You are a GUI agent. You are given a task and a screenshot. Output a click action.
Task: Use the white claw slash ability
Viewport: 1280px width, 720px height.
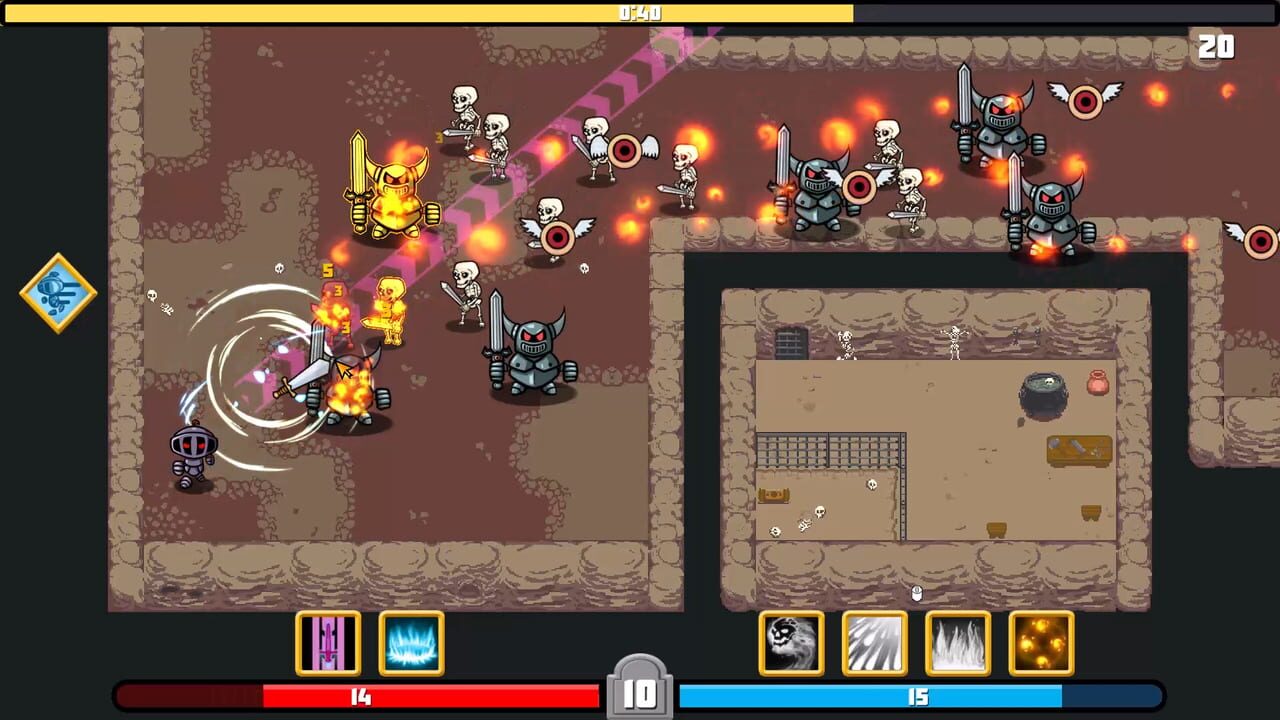click(x=875, y=643)
